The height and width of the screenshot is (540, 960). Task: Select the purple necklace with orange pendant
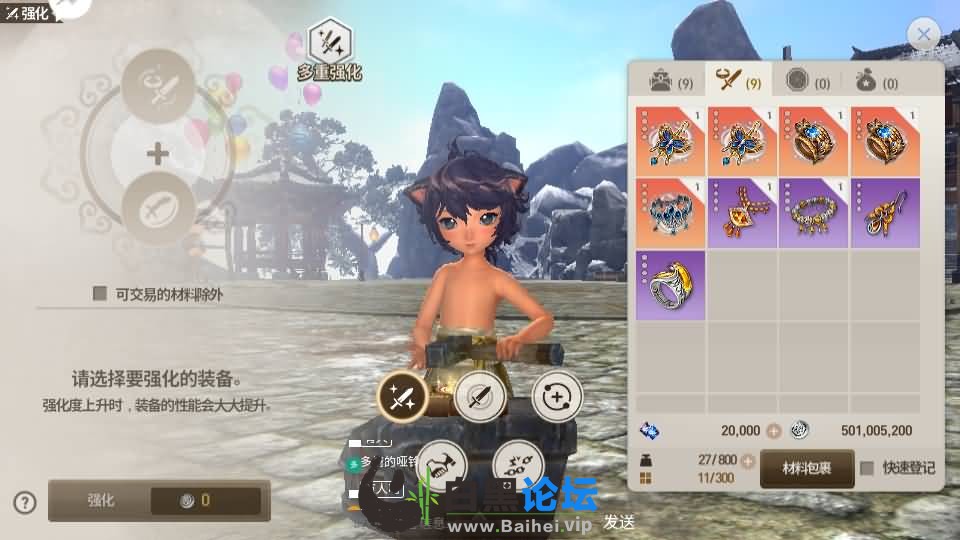pyautogui.click(x=742, y=213)
